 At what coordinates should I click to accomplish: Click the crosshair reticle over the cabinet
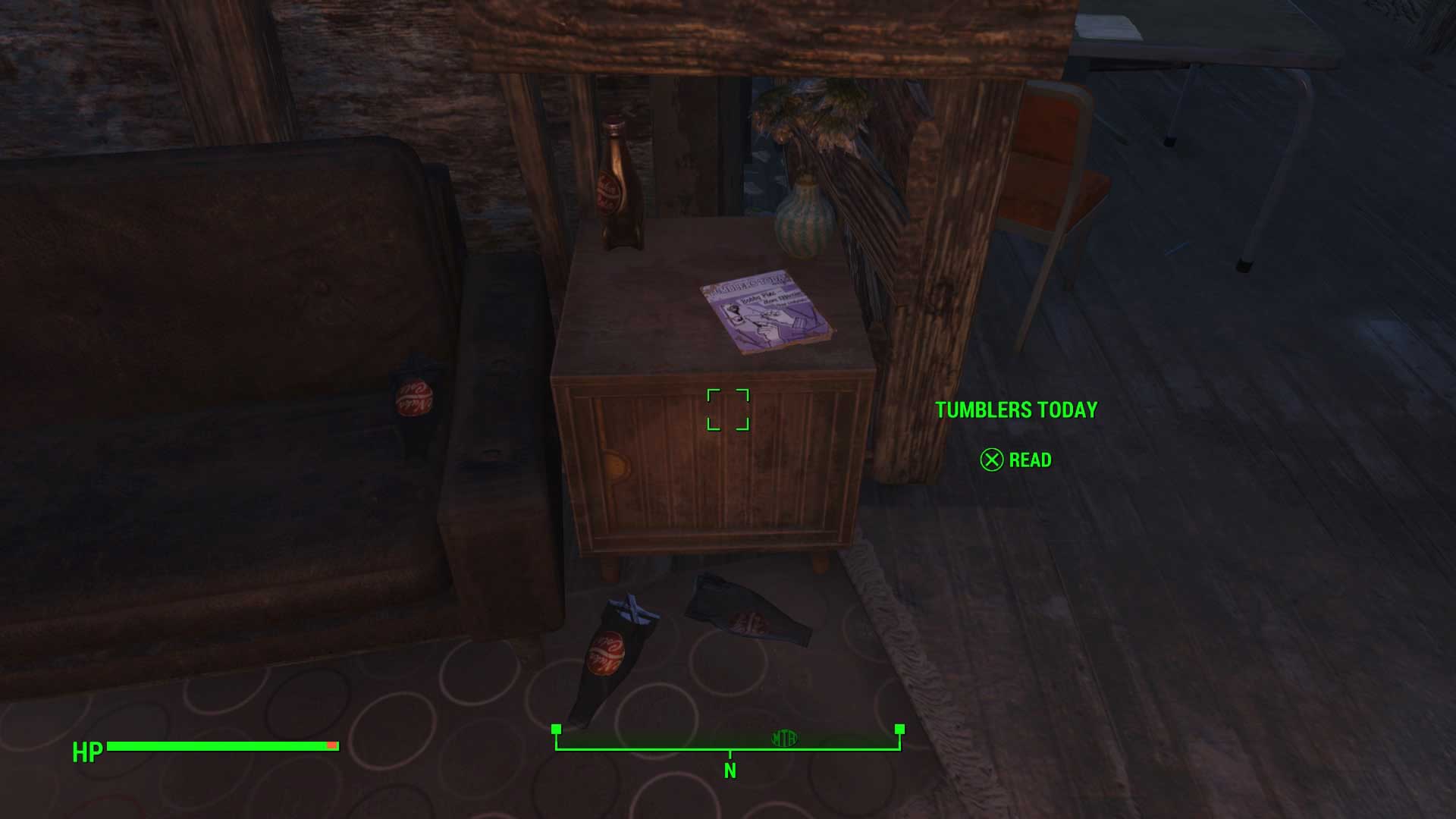[729, 410]
